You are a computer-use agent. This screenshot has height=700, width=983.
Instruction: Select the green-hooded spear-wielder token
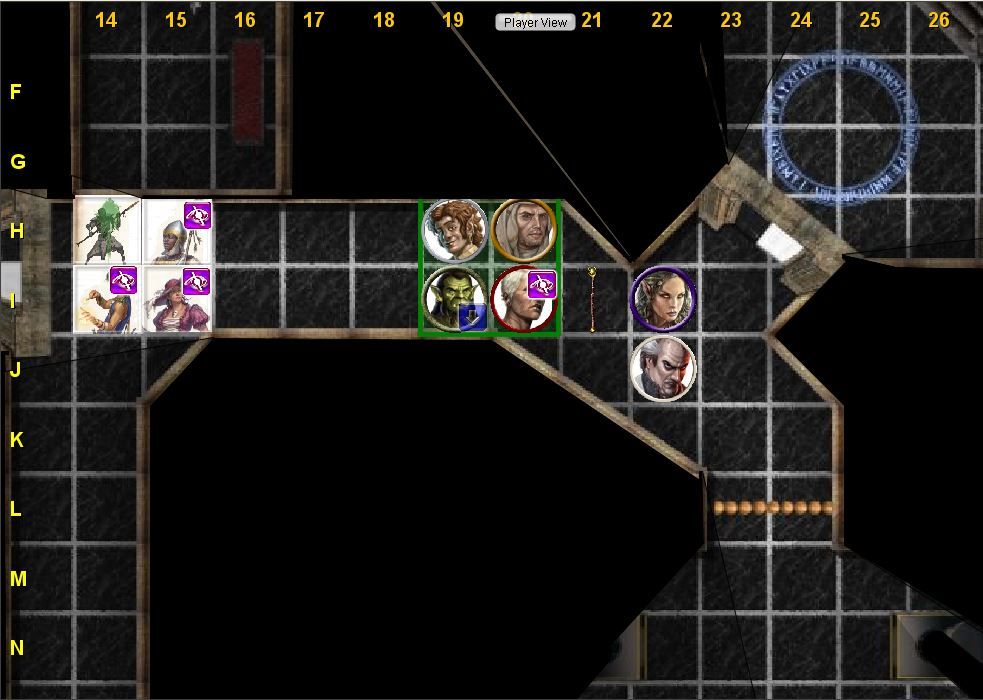pos(107,230)
